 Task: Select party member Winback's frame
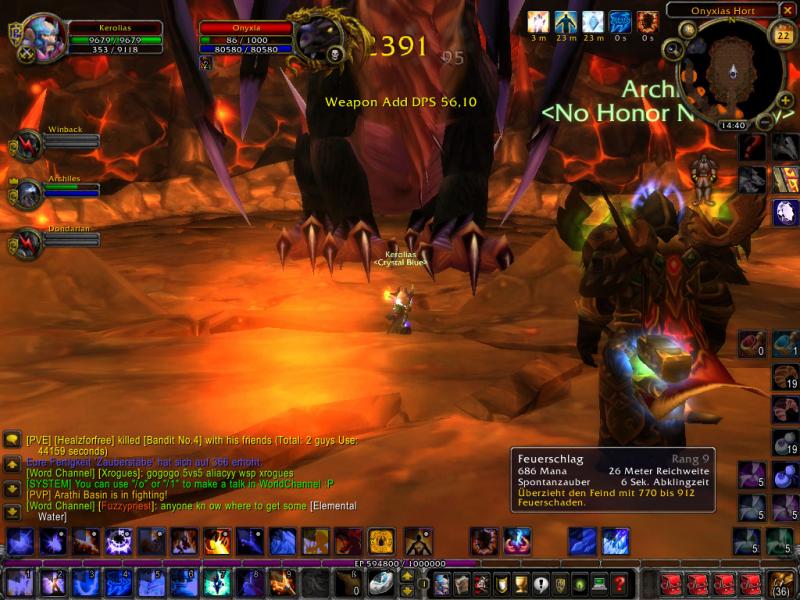[x=27, y=147]
